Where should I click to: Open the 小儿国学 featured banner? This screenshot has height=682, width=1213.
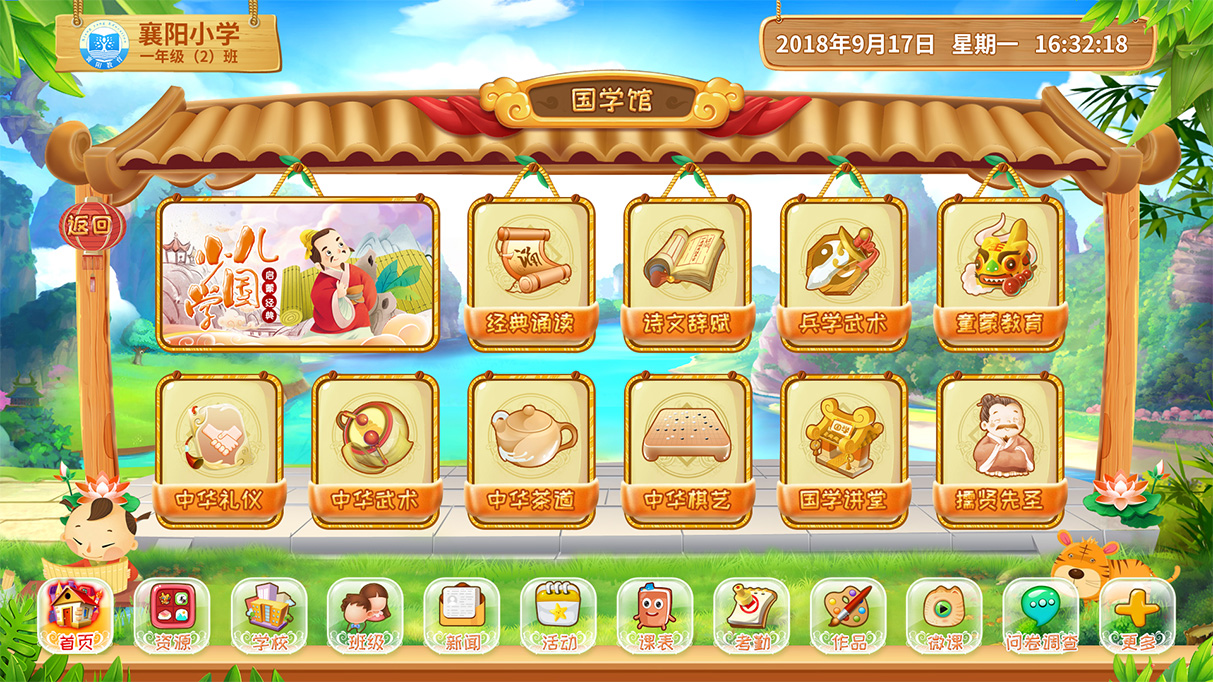pos(297,274)
